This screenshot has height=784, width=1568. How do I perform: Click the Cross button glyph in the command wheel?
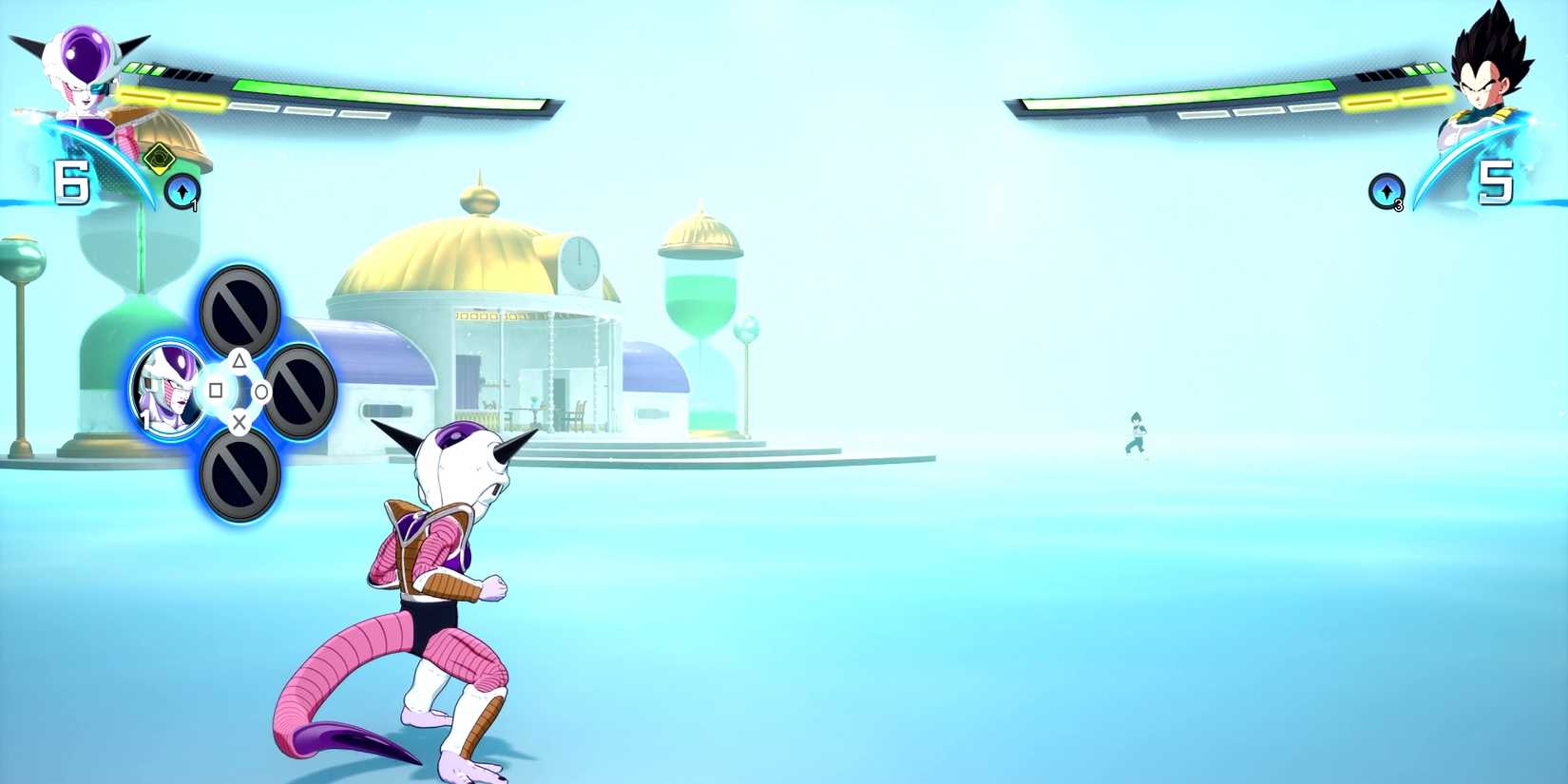pyautogui.click(x=239, y=421)
